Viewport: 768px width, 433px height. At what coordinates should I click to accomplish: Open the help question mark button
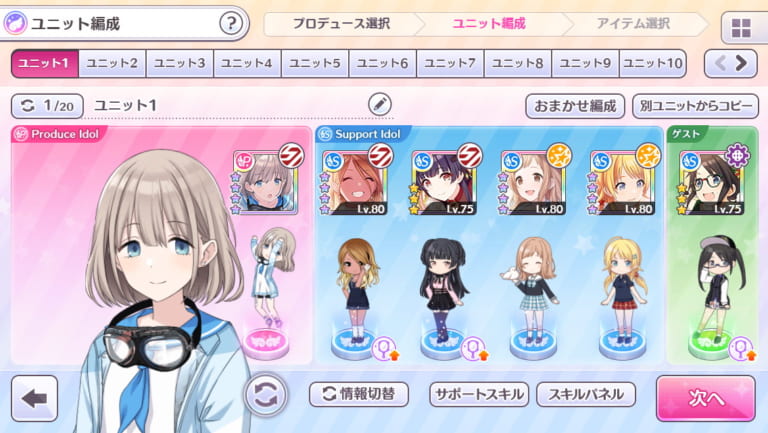point(231,23)
